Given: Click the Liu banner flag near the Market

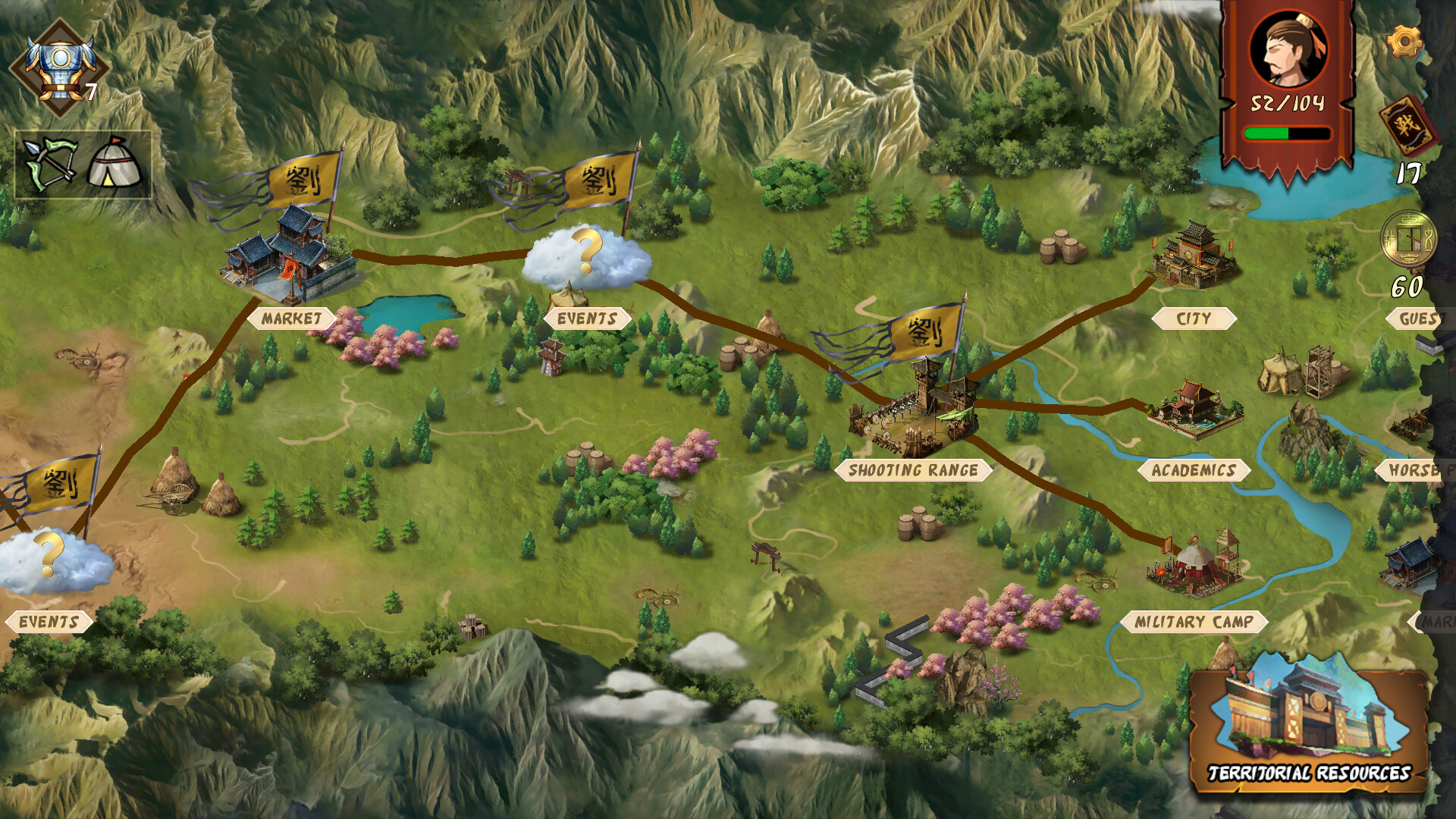Looking at the screenshot, I should (302, 182).
